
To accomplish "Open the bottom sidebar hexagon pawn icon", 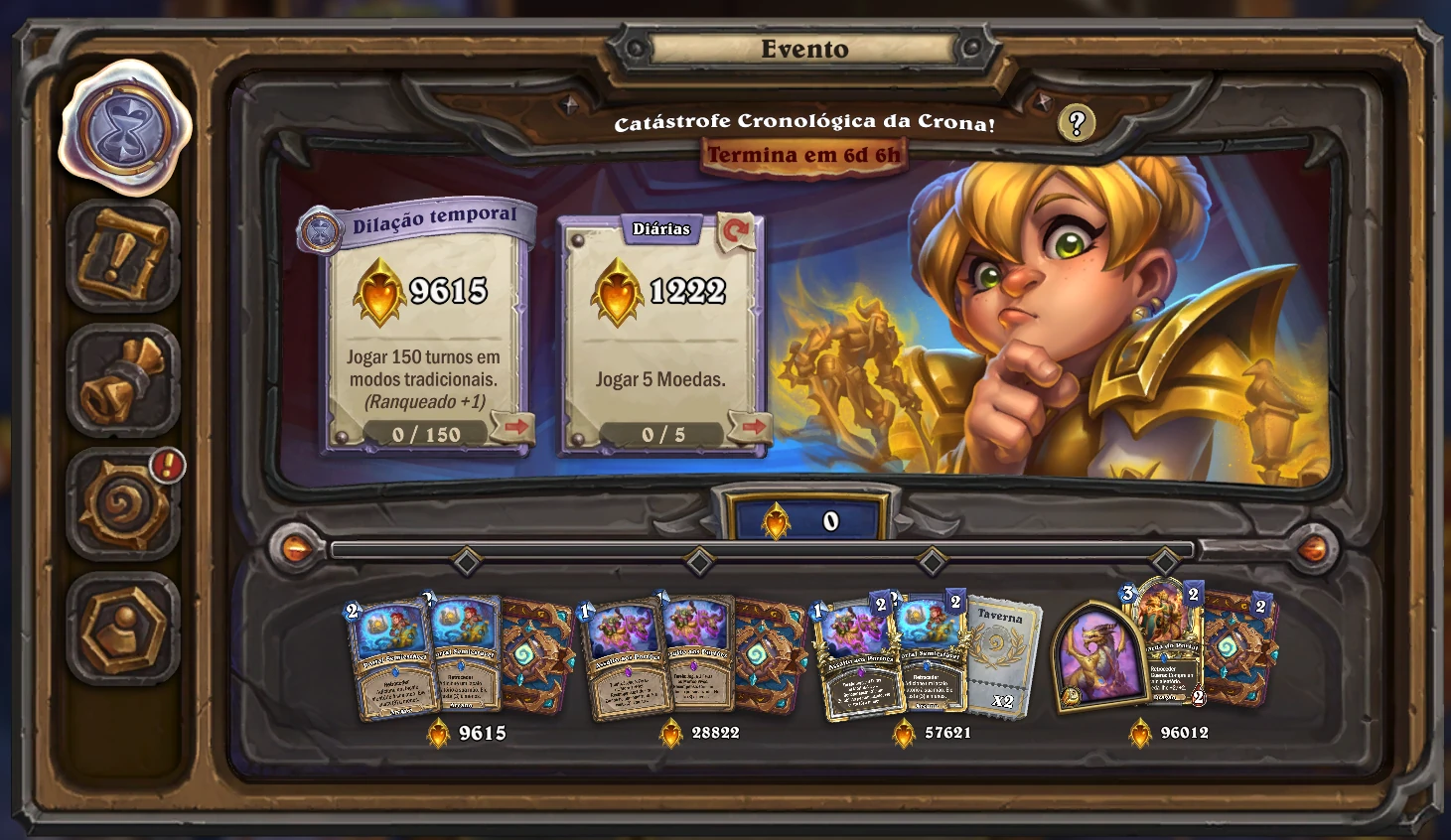I will point(124,629).
